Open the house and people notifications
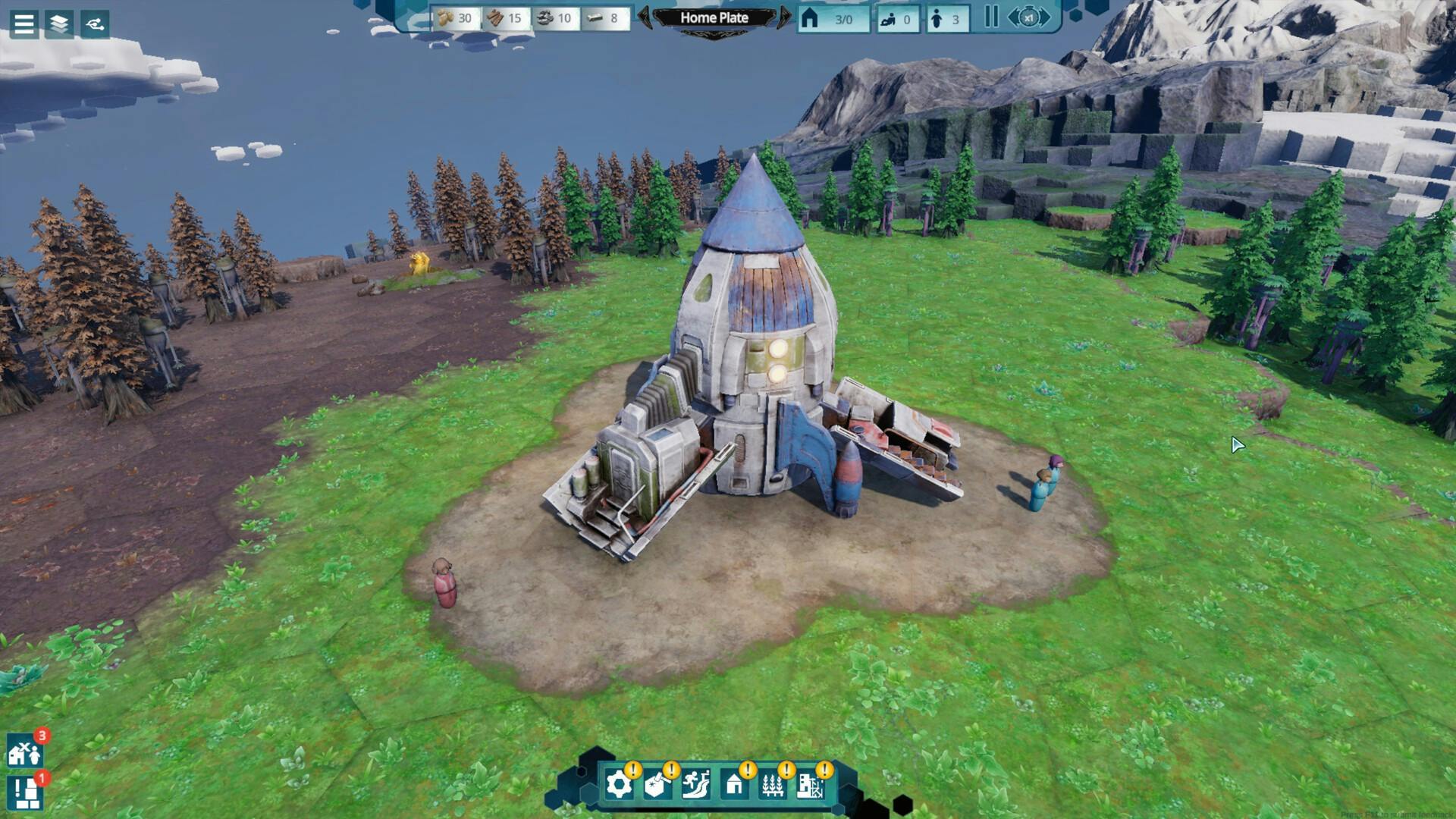 (24, 752)
